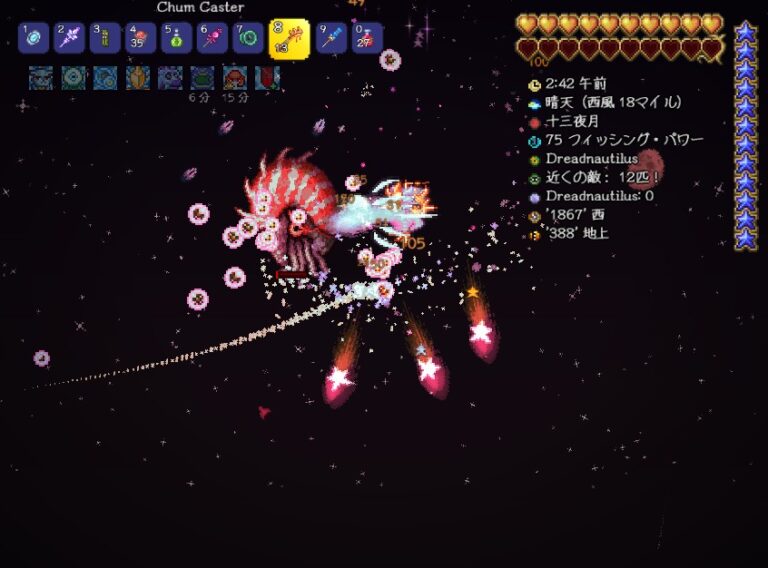Select the purple staff in hotbar slot 2
Image resolution: width=768 pixels, height=568 pixels.
coord(70,38)
